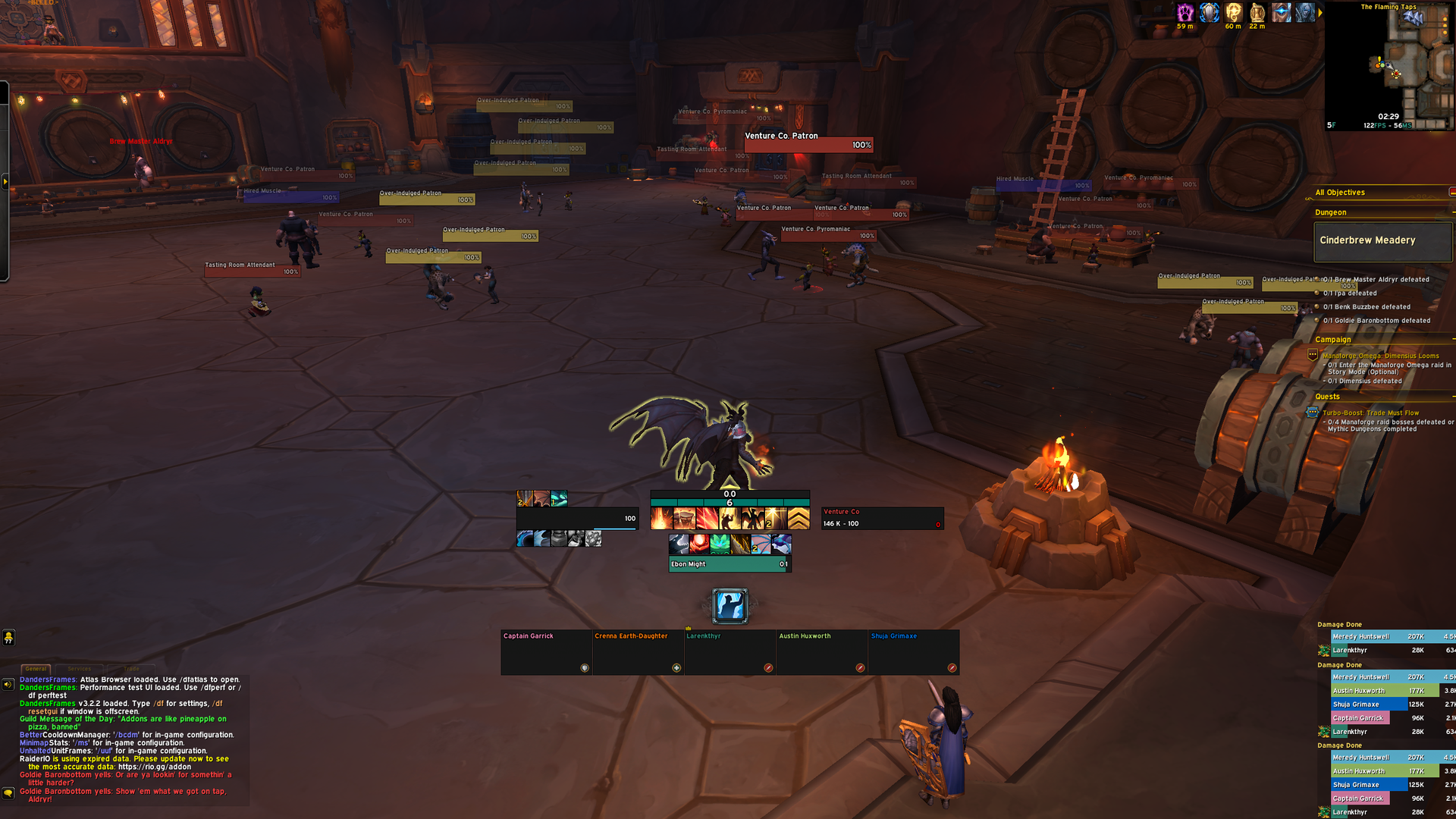Switch to the Trade chat tab
Image resolution: width=1456 pixels, height=819 pixels.
click(131, 669)
